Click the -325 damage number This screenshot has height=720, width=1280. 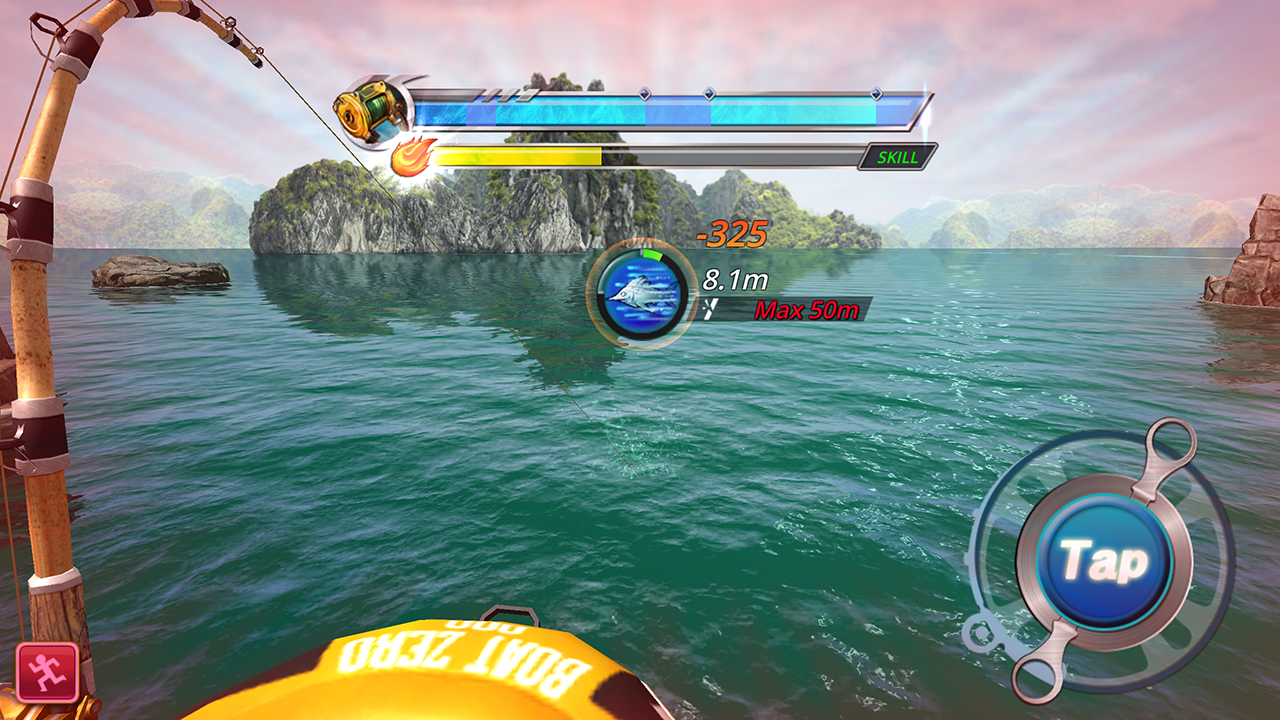(x=731, y=236)
